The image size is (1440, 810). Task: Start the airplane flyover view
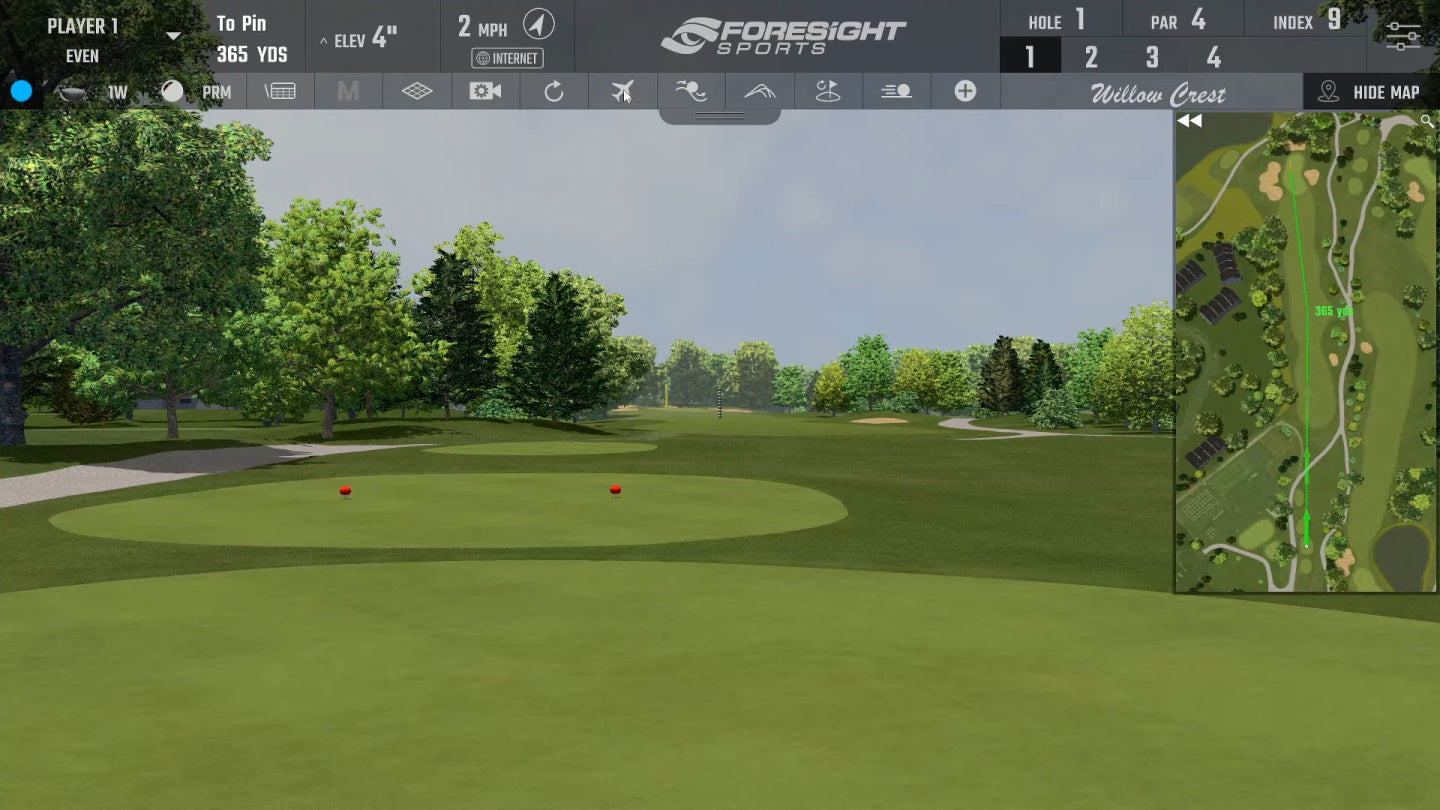click(622, 92)
